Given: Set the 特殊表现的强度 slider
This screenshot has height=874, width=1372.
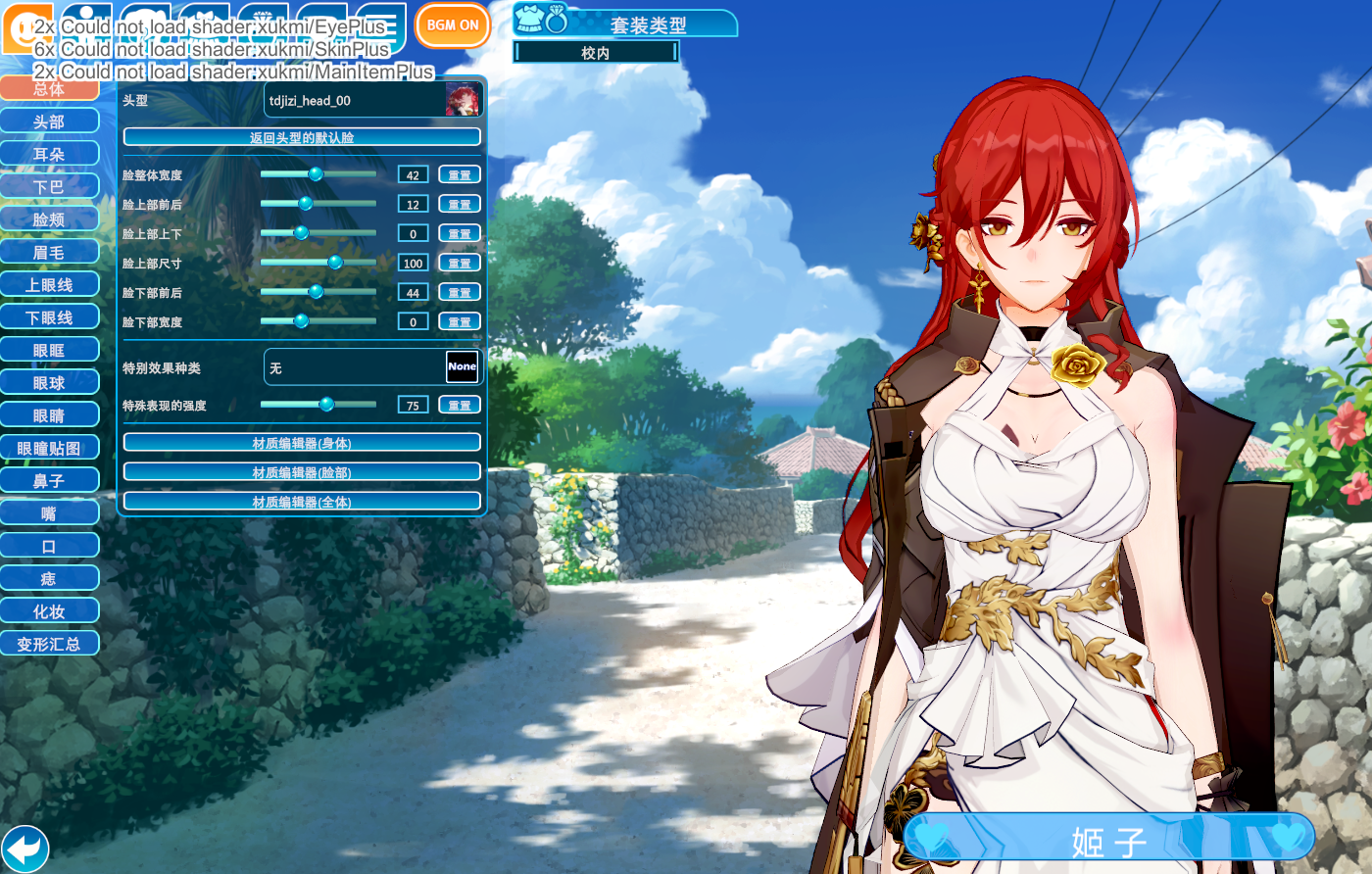Looking at the screenshot, I should tap(326, 405).
